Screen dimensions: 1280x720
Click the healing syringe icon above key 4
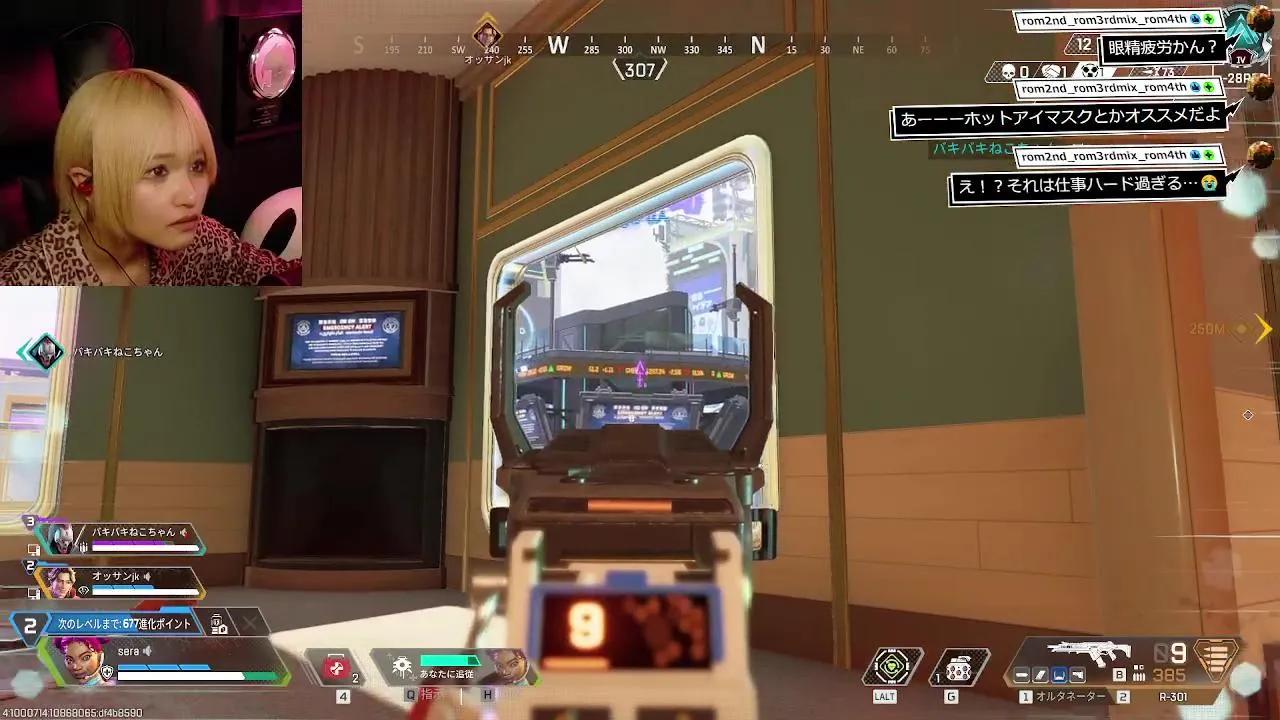click(x=337, y=666)
